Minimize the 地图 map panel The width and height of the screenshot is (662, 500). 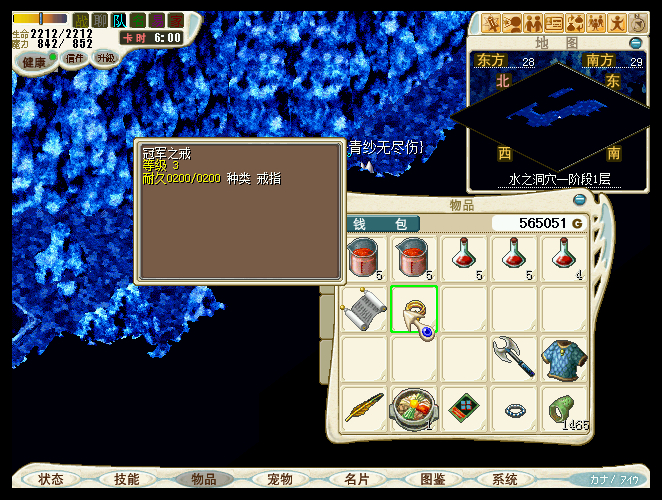click(635, 43)
